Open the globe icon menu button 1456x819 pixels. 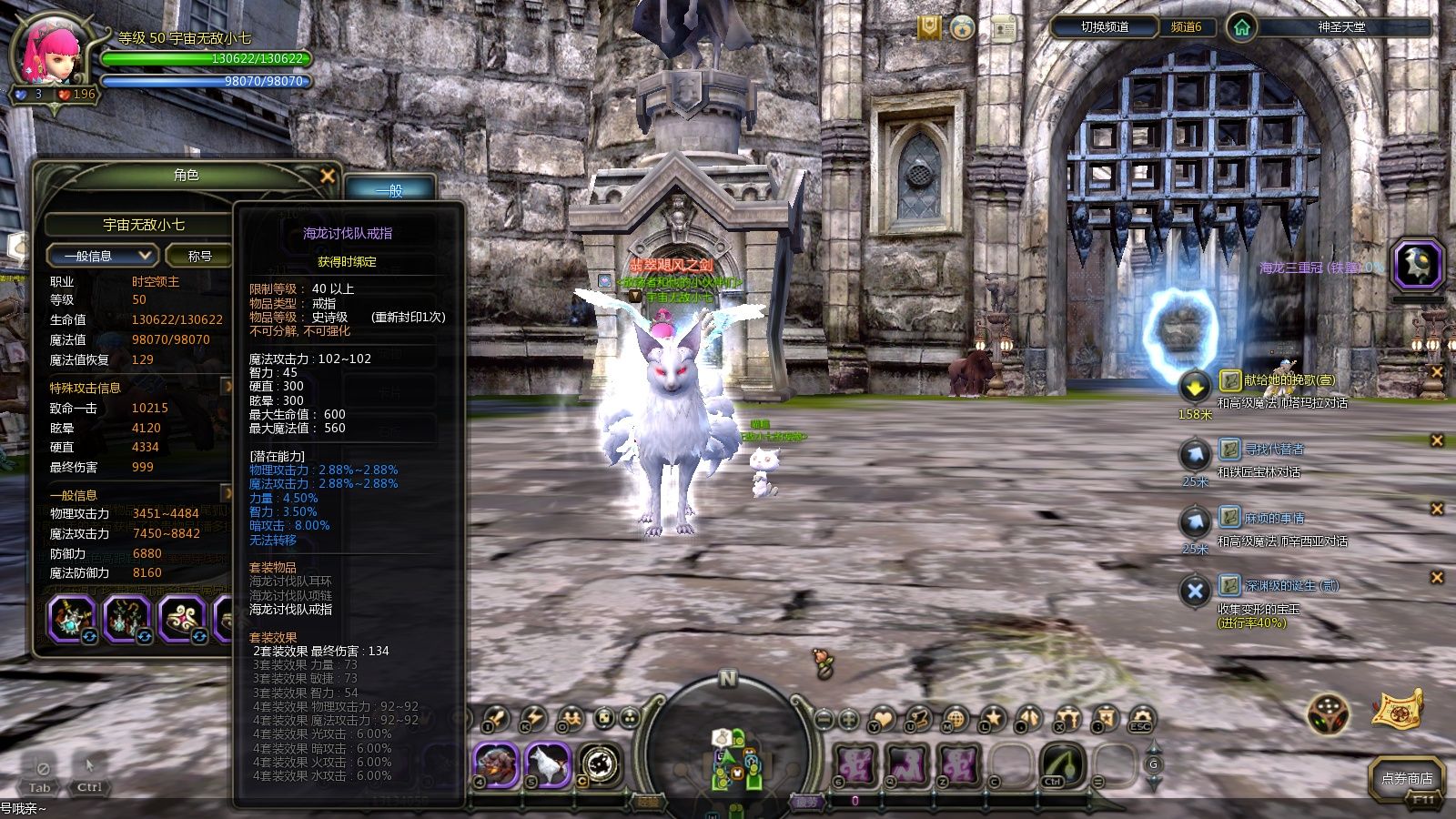pos(955,720)
